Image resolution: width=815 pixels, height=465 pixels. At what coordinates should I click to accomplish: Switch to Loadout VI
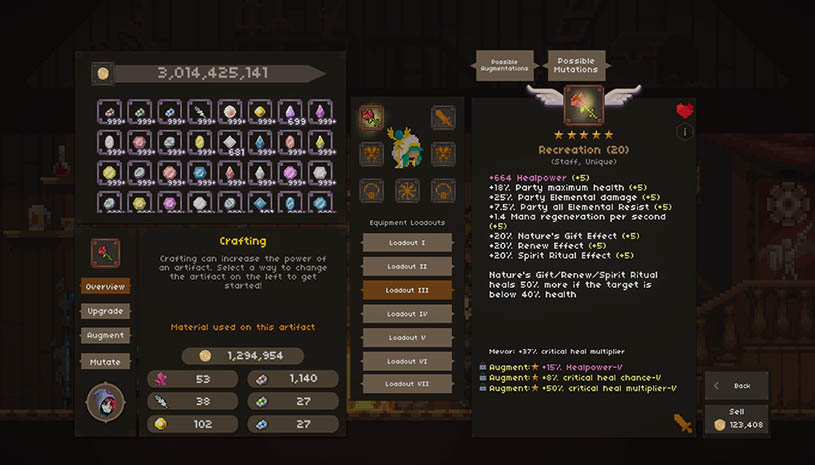pos(407,361)
